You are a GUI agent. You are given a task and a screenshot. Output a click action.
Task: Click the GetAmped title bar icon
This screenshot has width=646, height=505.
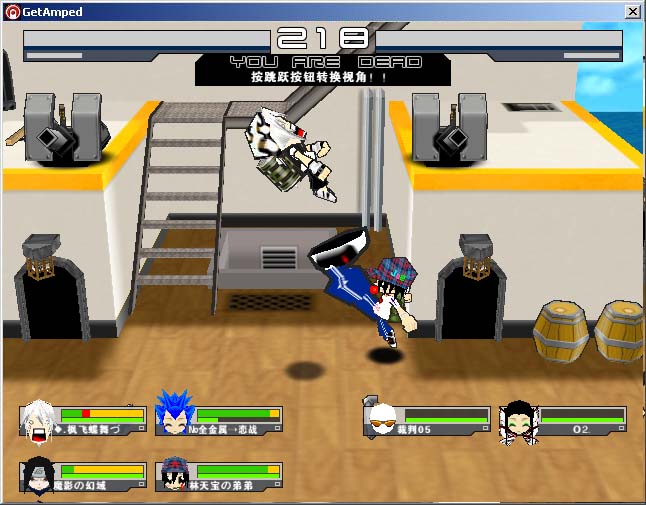[11, 12]
